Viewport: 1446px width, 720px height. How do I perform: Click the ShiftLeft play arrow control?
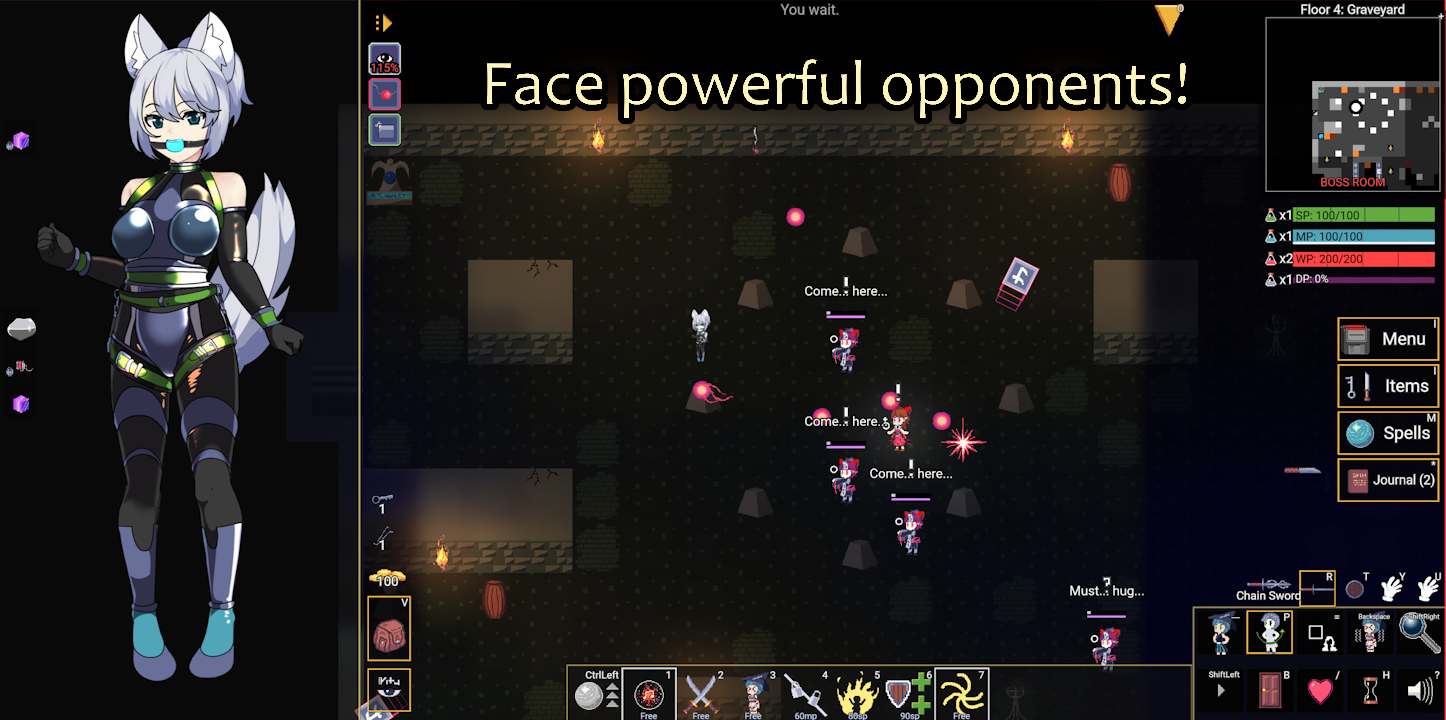tap(1220, 690)
